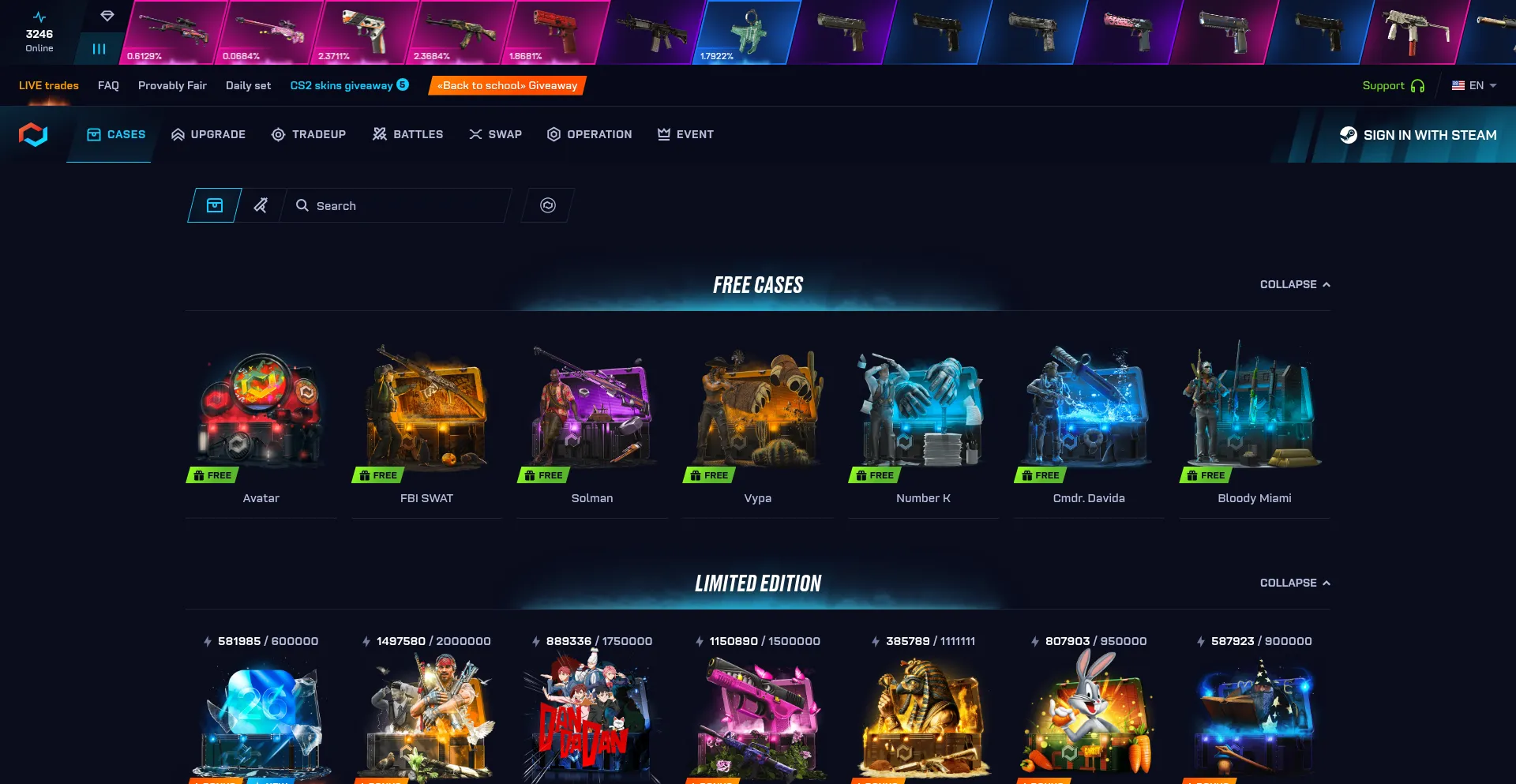Open the EN language dropdown

[1474, 85]
